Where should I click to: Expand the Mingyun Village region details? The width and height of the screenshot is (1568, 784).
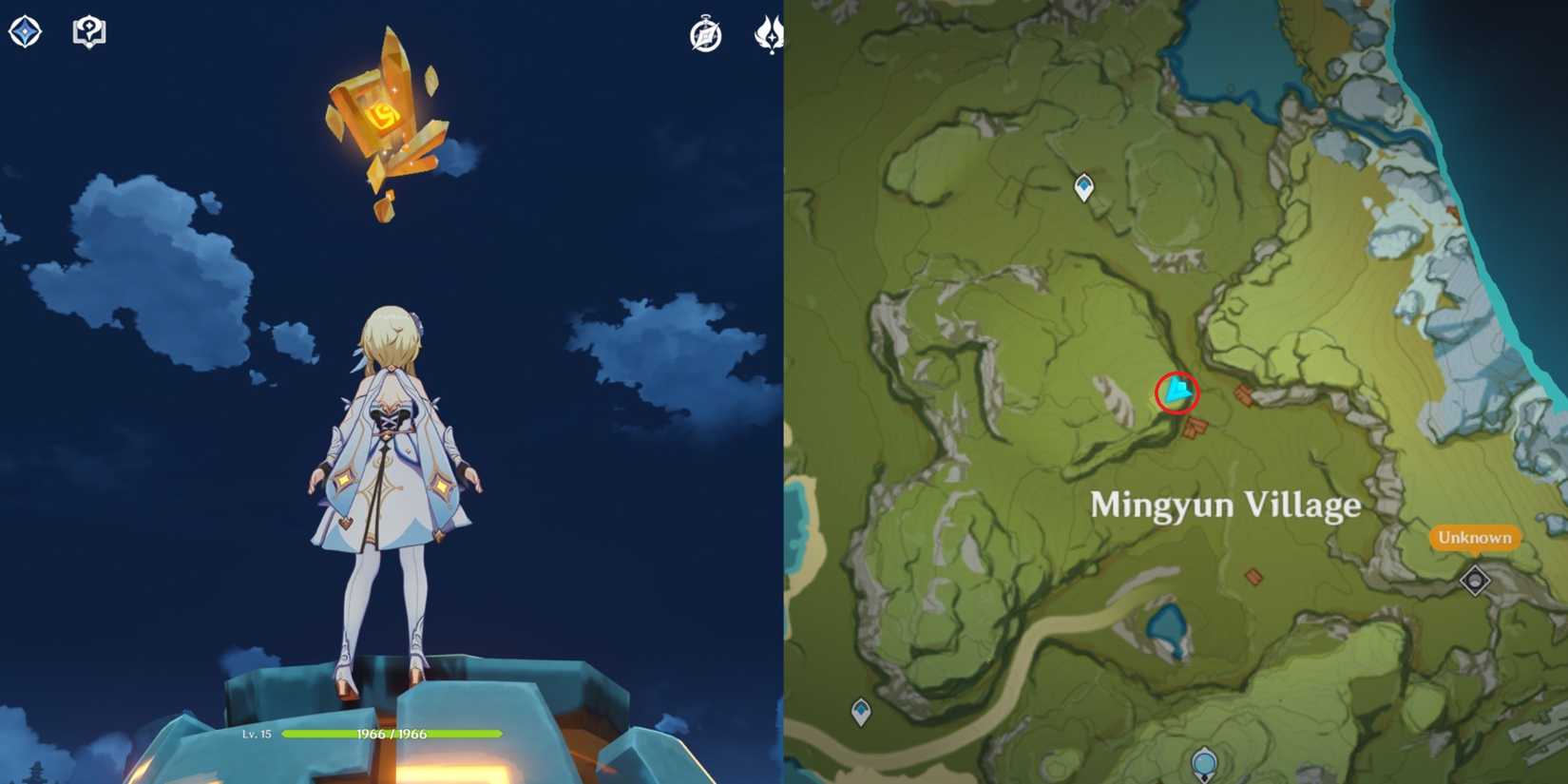[x=1227, y=505]
